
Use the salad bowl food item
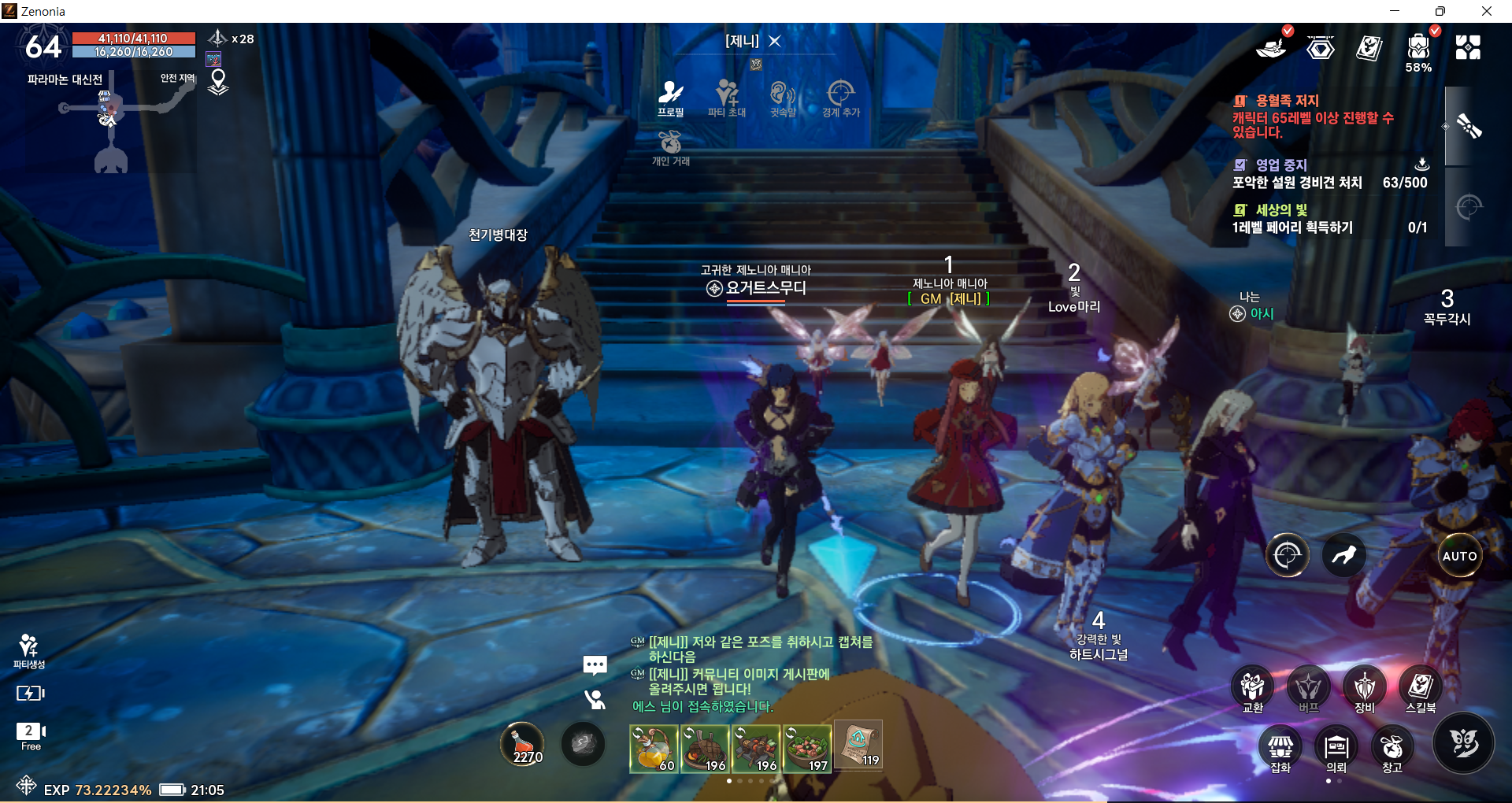(807, 747)
